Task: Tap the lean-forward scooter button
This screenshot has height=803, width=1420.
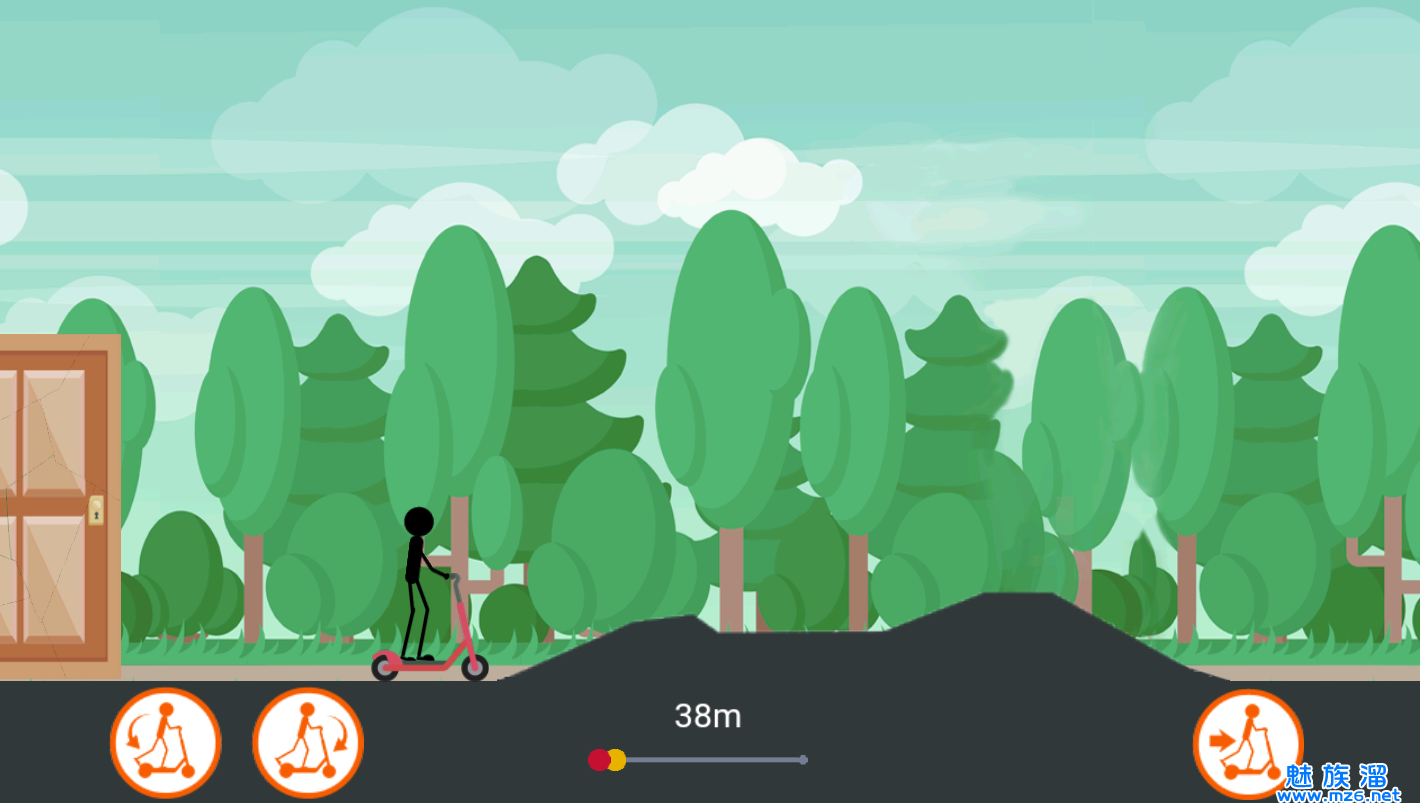Action: (x=308, y=743)
